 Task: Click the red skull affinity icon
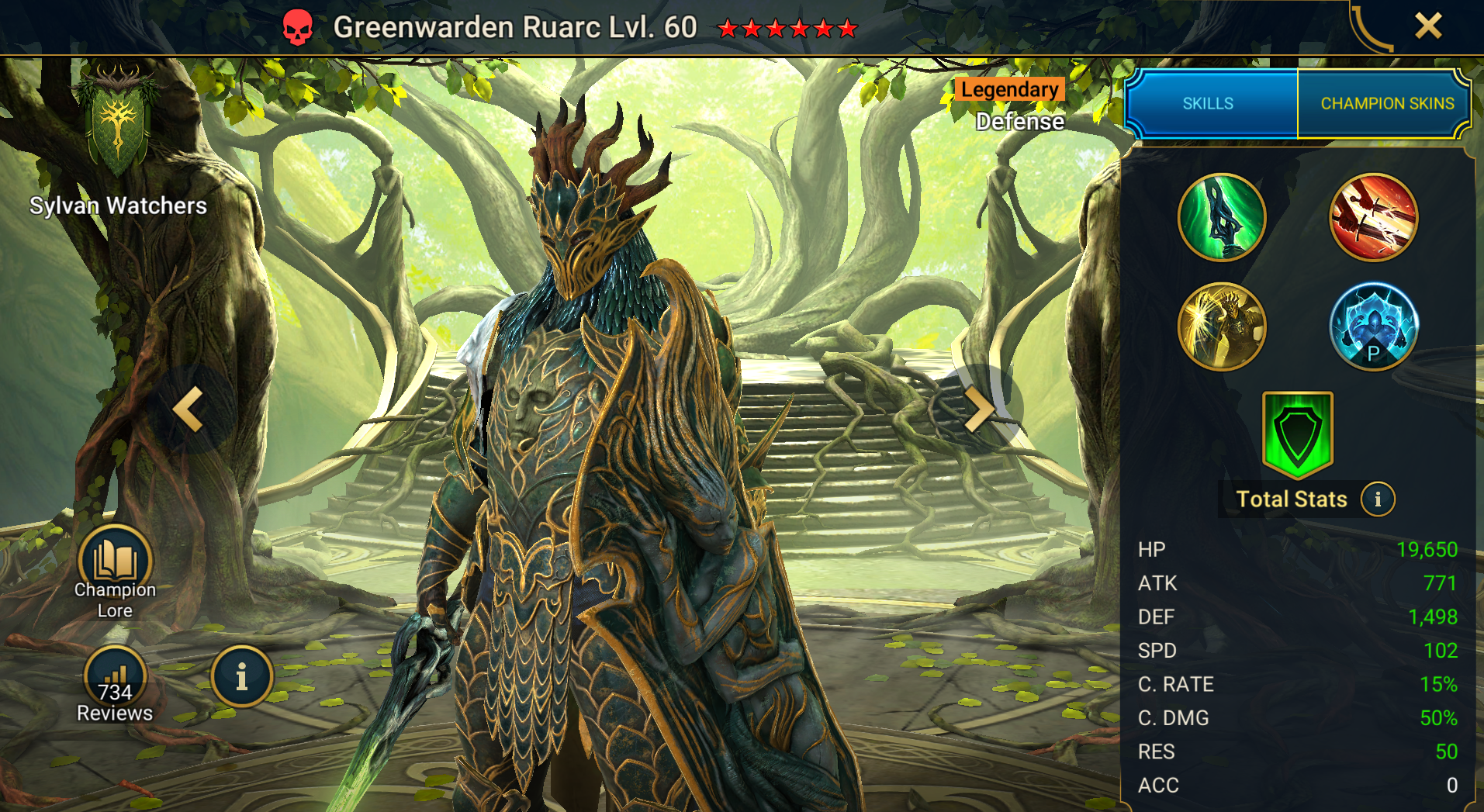297,28
